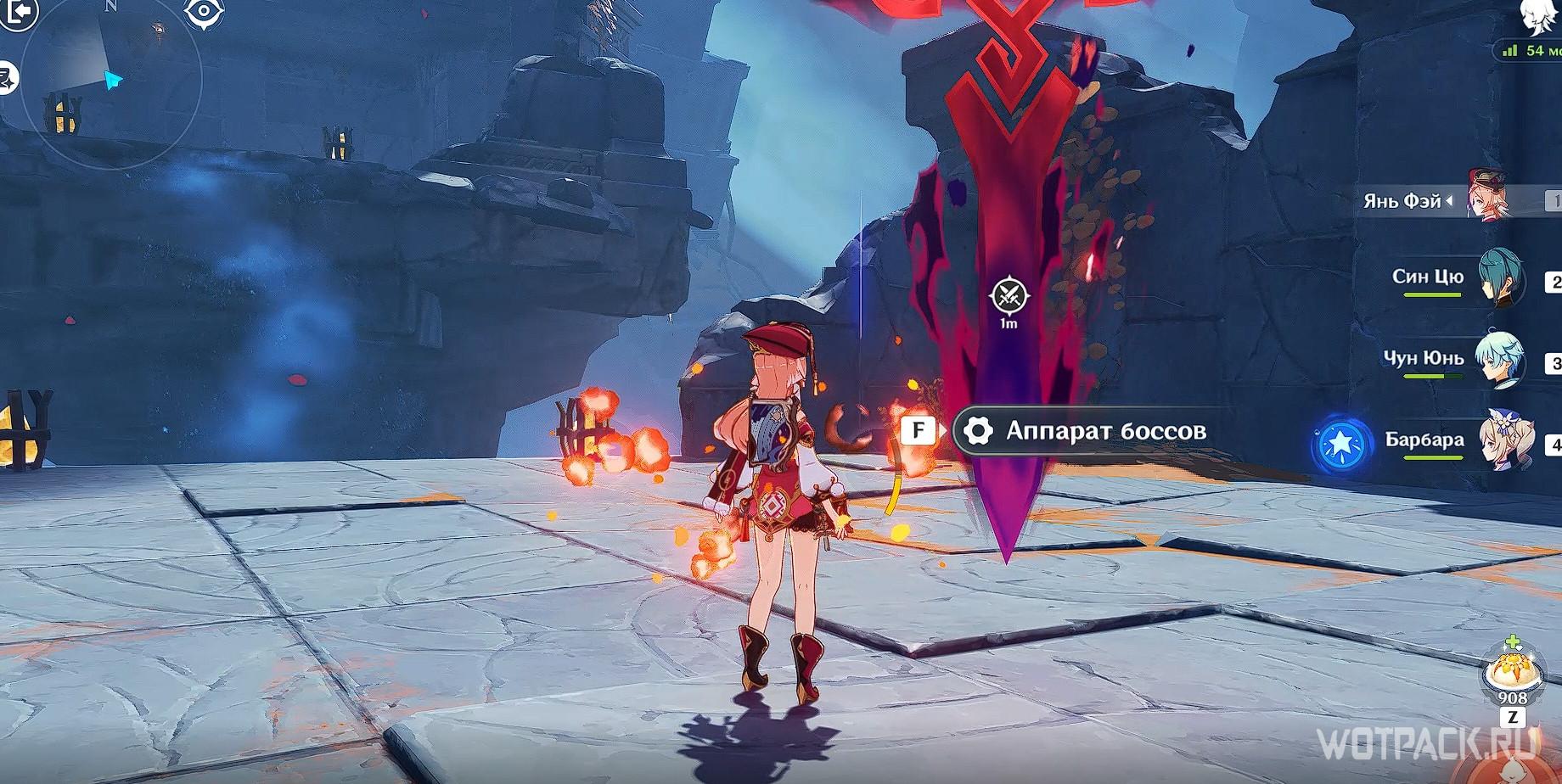This screenshot has width=1562, height=784.
Task: Leave the domain via the exit arrow icon
Action: (x=19, y=12)
